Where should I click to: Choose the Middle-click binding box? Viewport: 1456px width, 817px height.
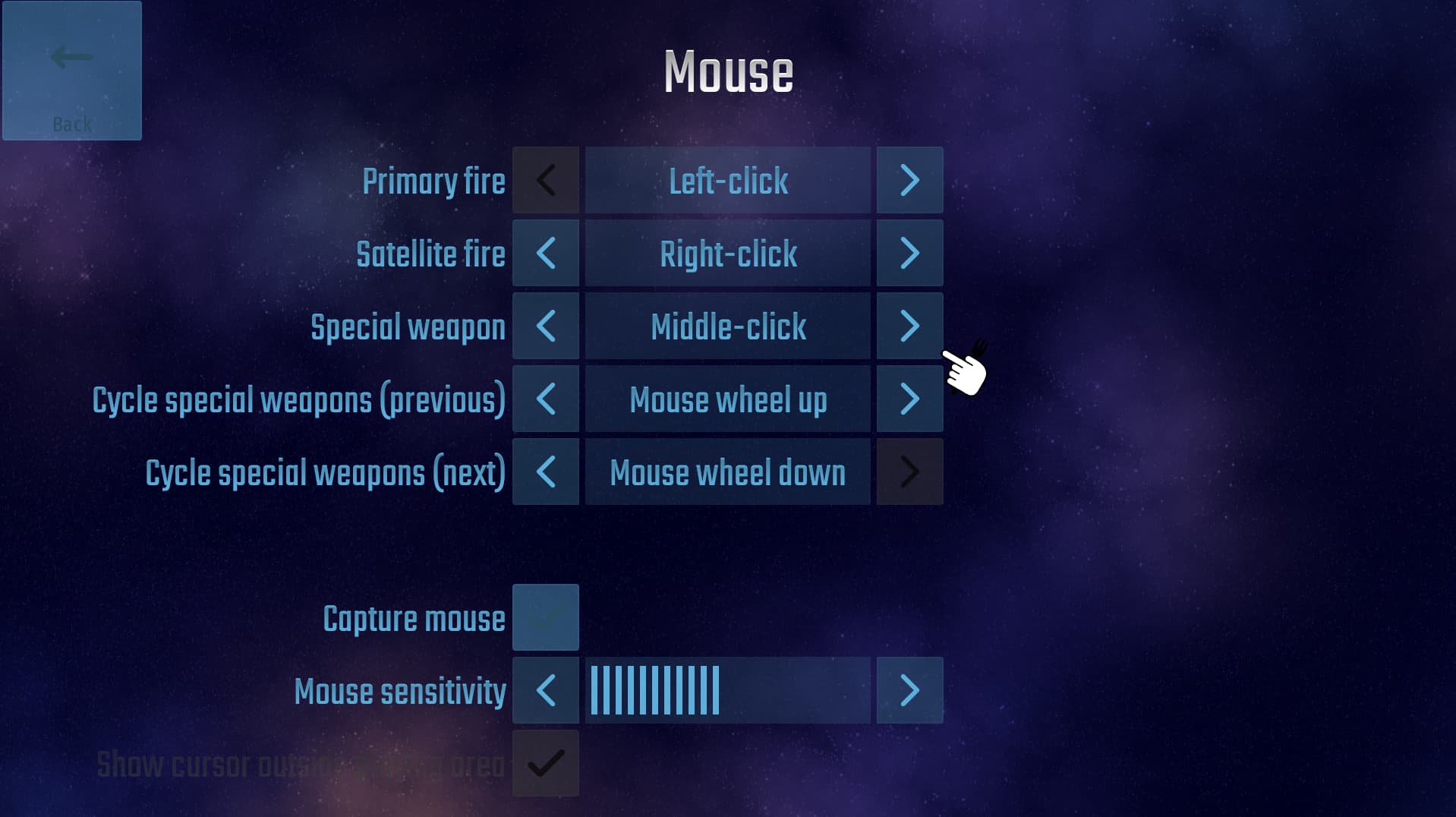[727, 326]
